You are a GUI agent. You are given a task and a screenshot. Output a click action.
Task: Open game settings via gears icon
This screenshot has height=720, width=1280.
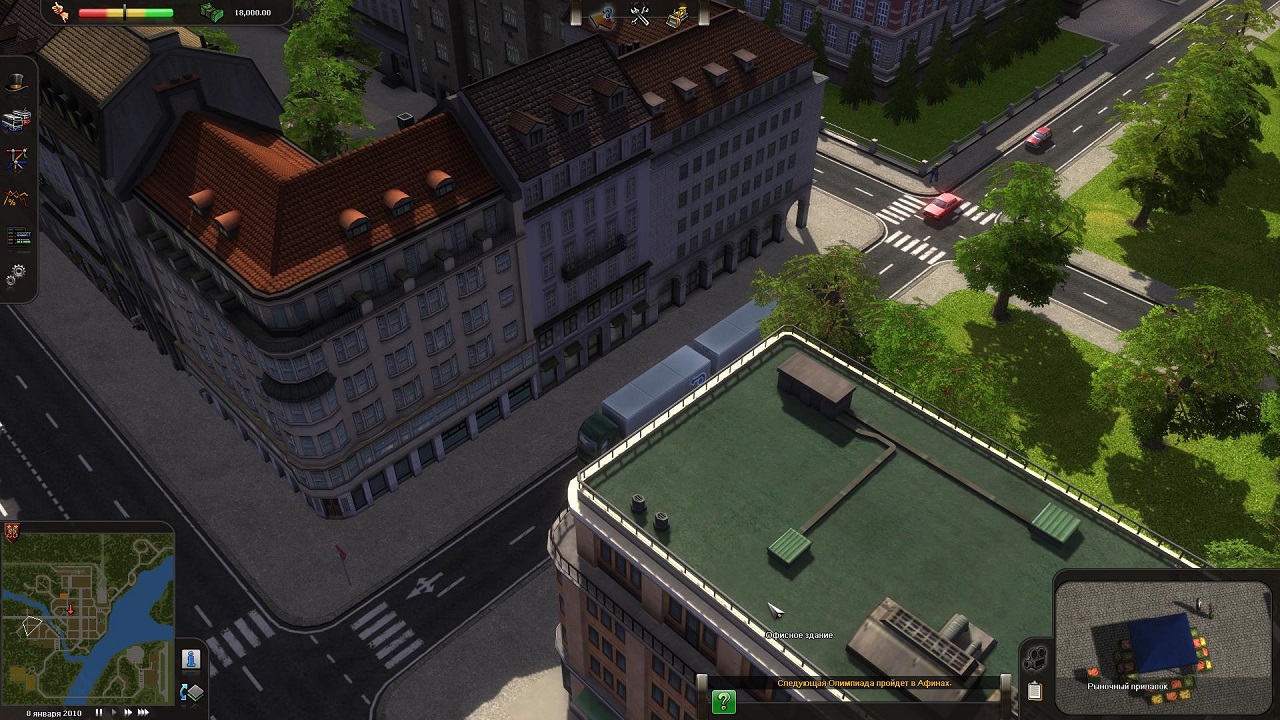[17, 273]
